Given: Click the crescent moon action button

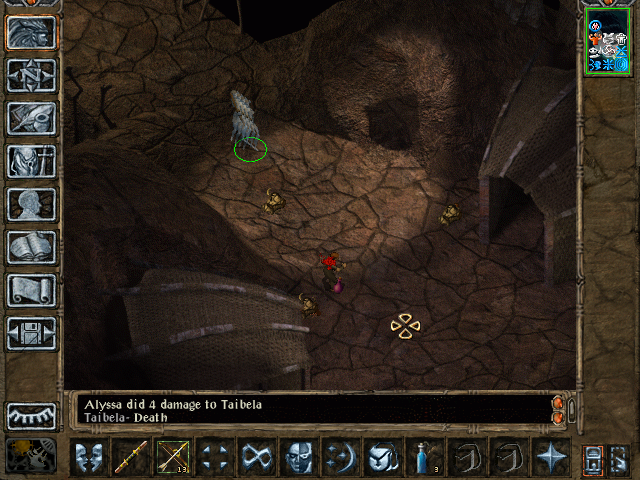Looking at the screenshot, I should tap(340, 457).
